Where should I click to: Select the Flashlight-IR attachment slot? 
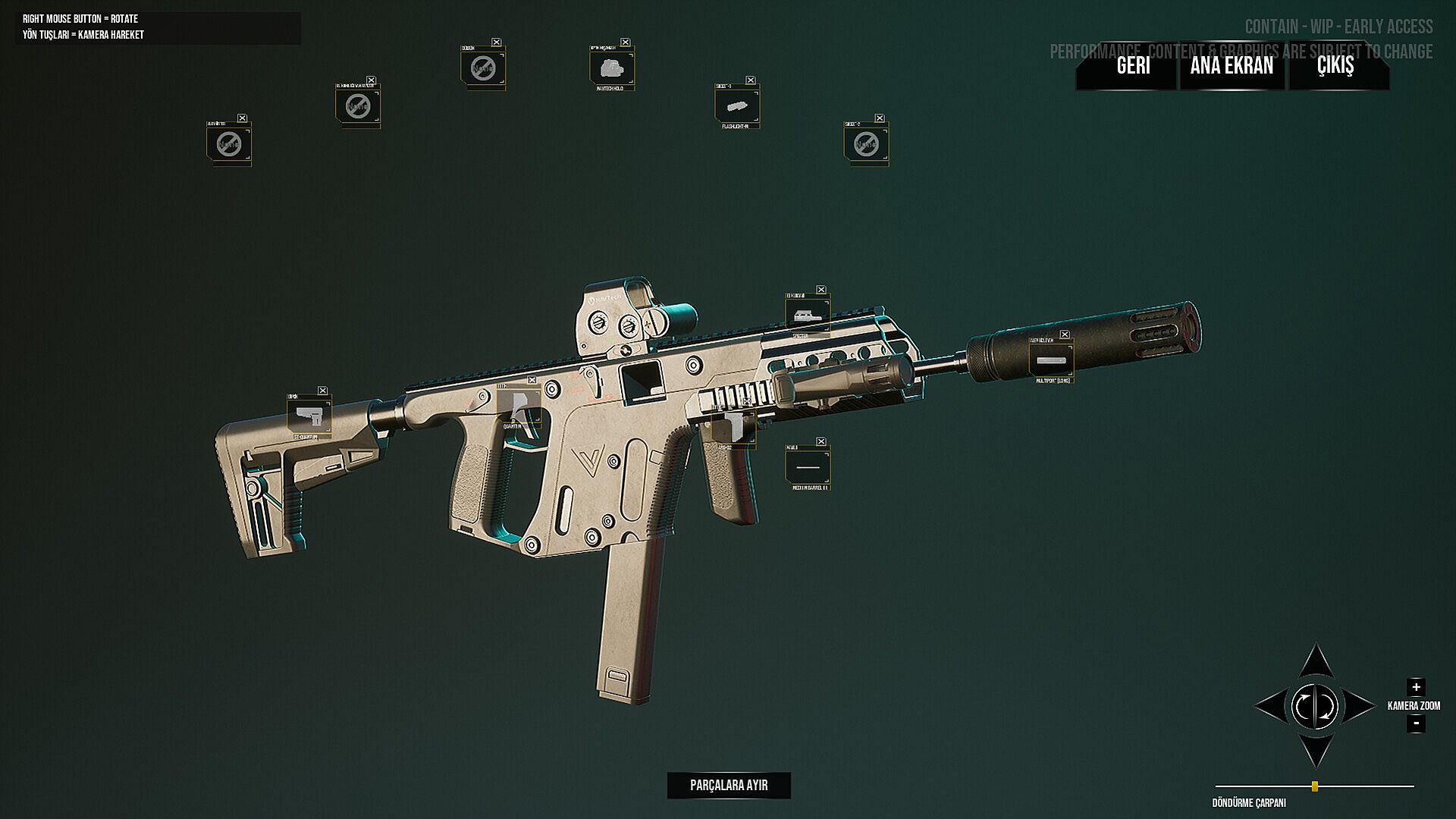737,105
